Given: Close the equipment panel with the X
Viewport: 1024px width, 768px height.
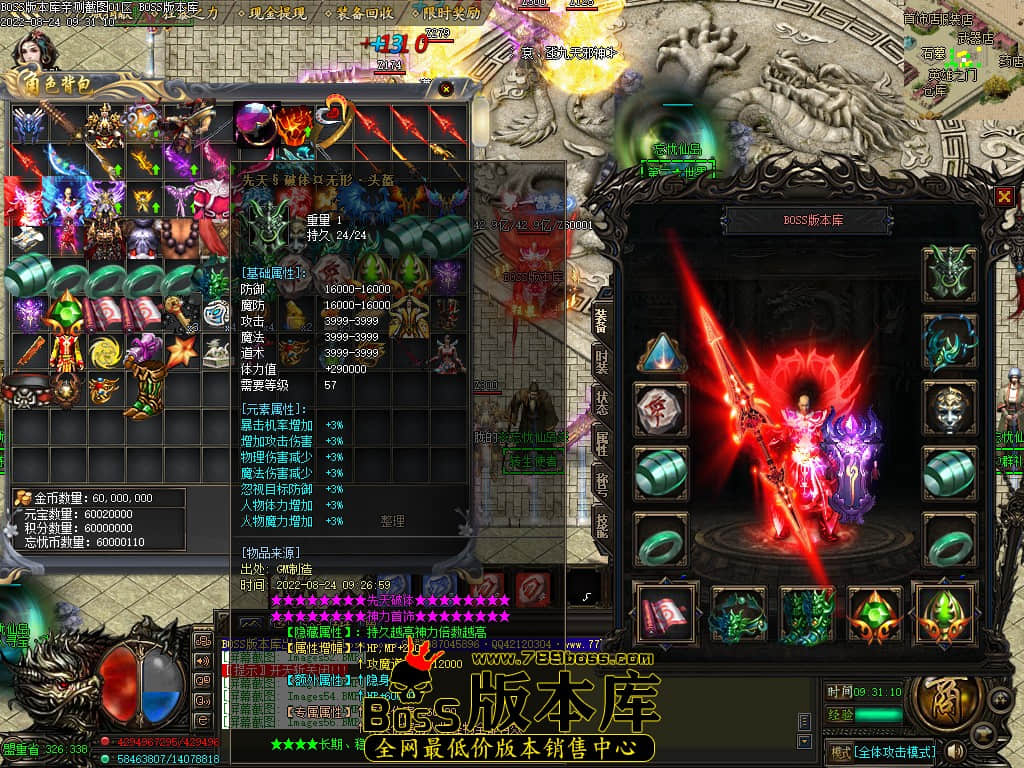Looking at the screenshot, I should pos(1004,197).
